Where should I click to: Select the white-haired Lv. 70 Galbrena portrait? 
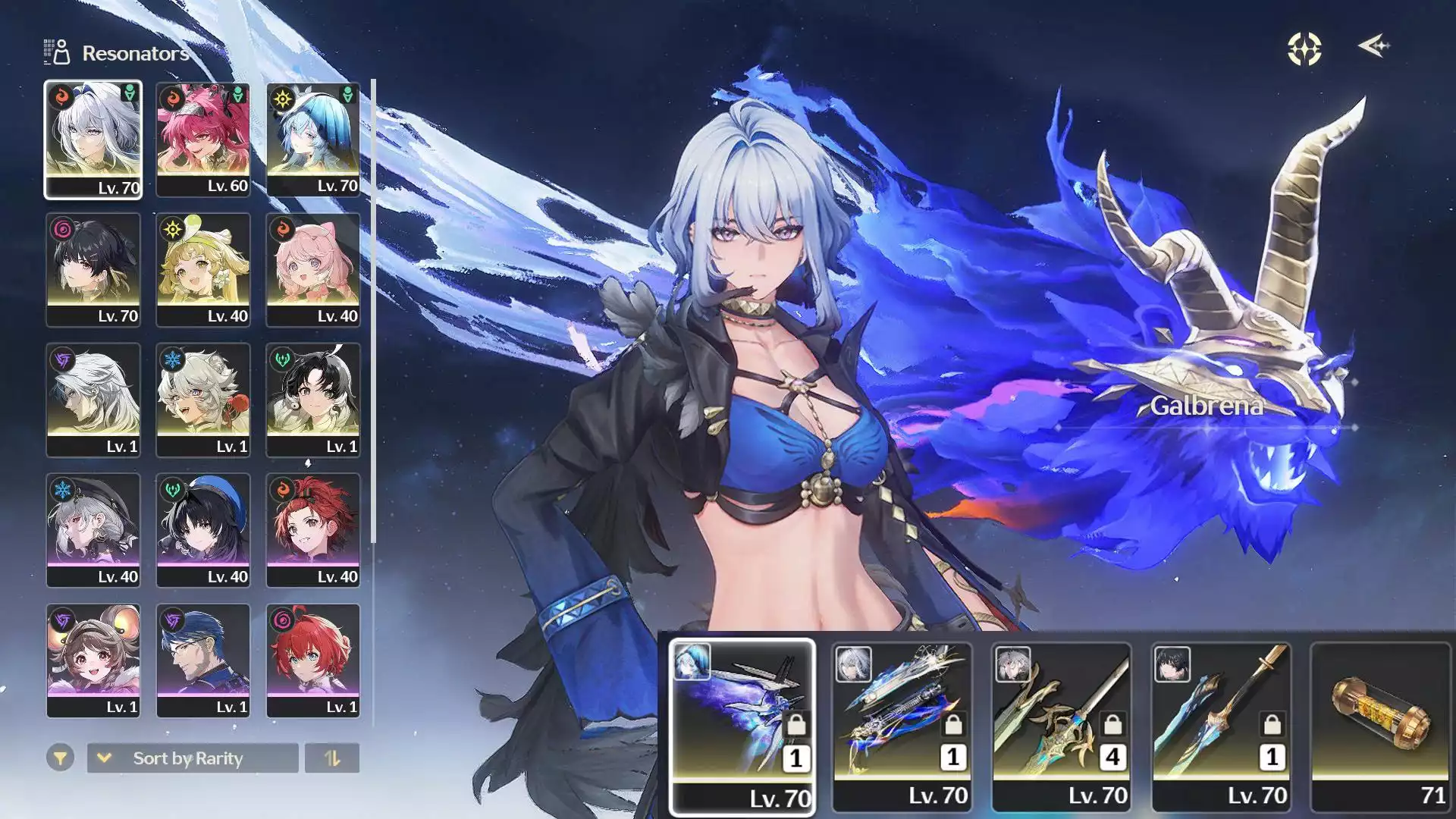93,140
